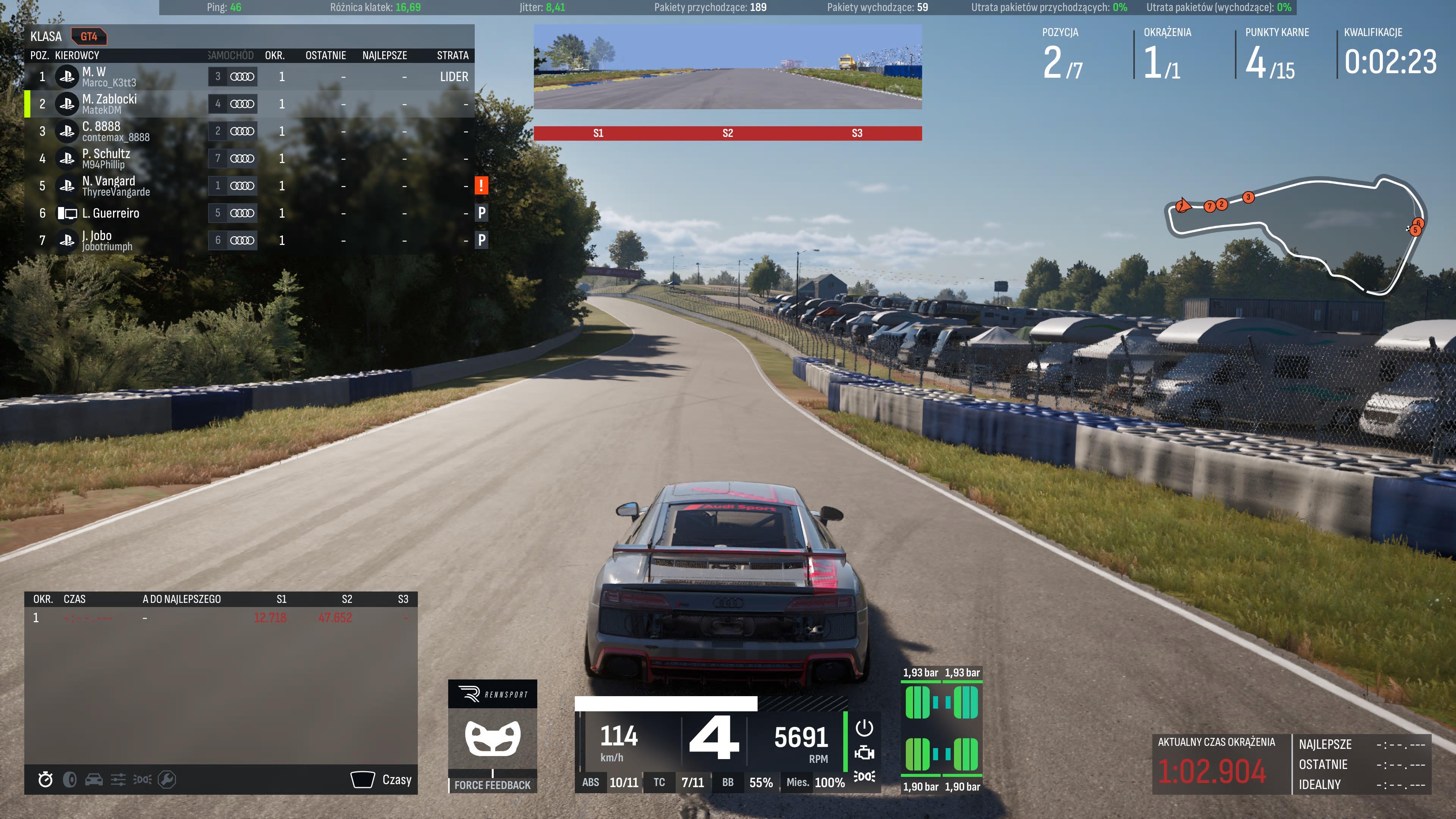Show the headlights tab in the times panel

(x=143, y=780)
